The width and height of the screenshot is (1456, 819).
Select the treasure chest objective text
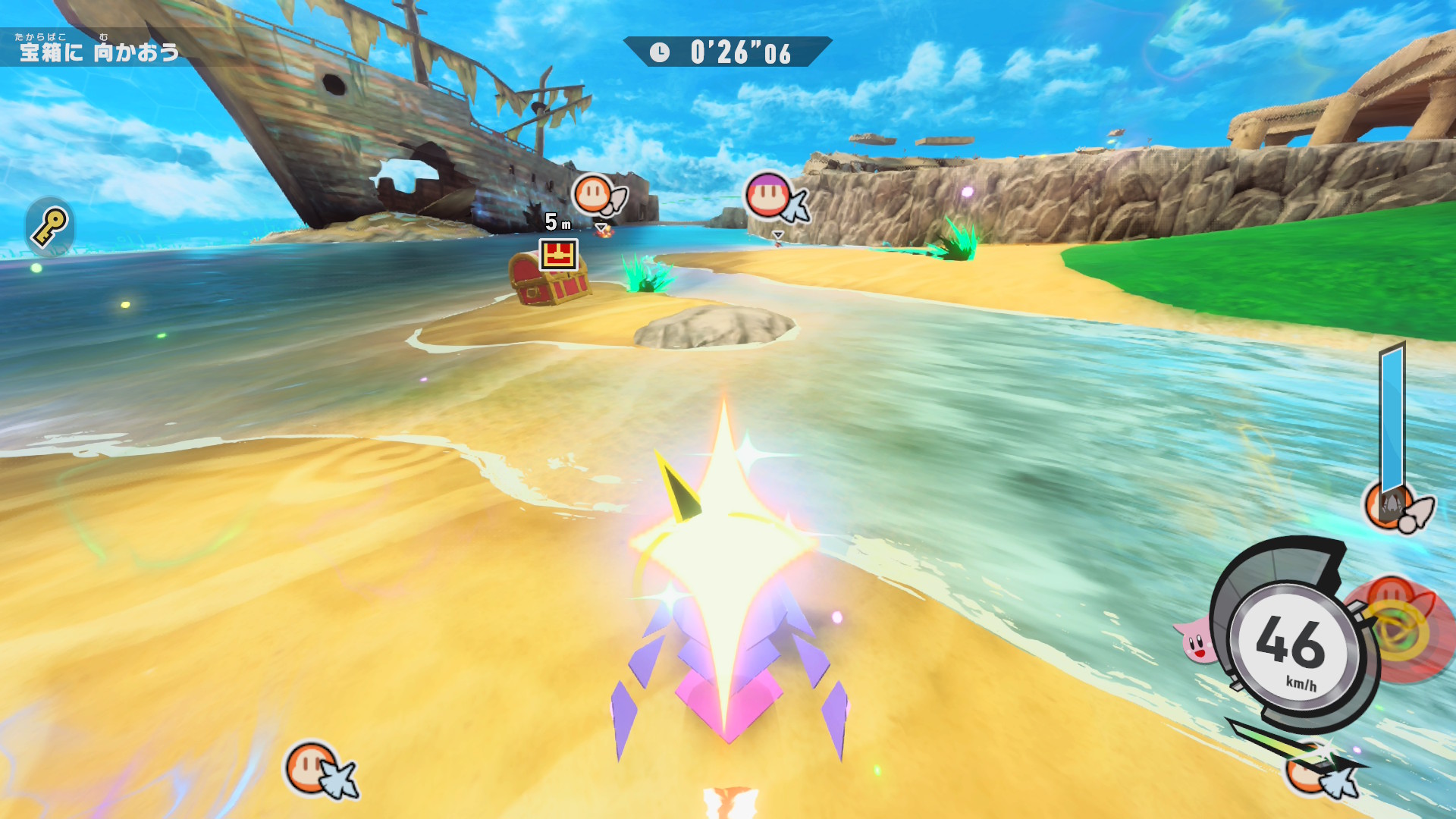(99, 52)
